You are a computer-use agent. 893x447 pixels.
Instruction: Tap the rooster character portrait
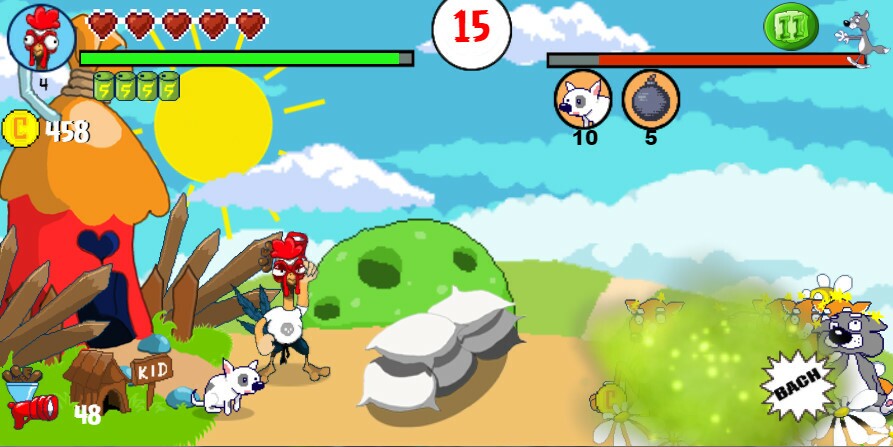41,38
